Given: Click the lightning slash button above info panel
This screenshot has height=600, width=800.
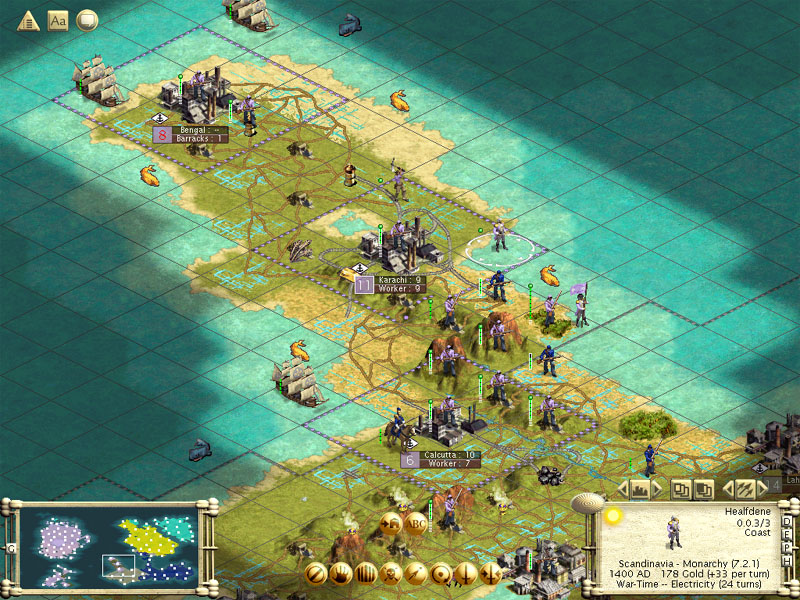Looking at the screenshot, I should pyautogui.click(x=745, y=489).
